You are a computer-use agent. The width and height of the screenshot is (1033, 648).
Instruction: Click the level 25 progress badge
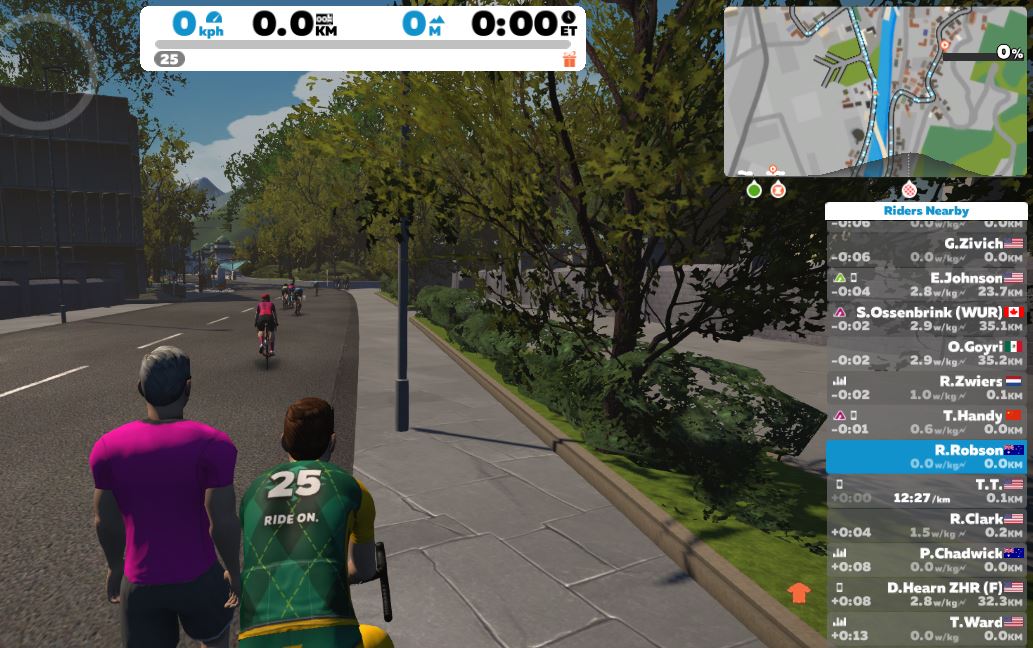point(169,59)
